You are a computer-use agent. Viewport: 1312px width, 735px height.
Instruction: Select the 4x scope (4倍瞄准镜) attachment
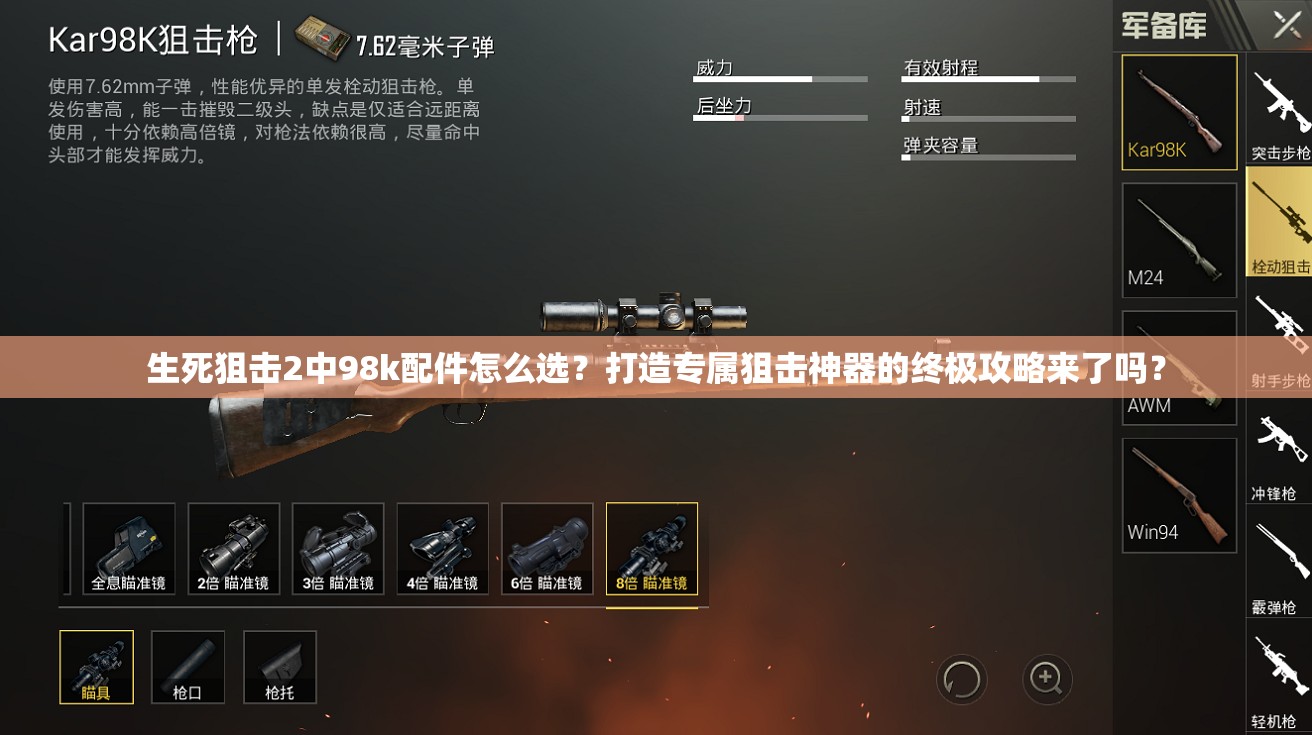[x=442, y=550]
